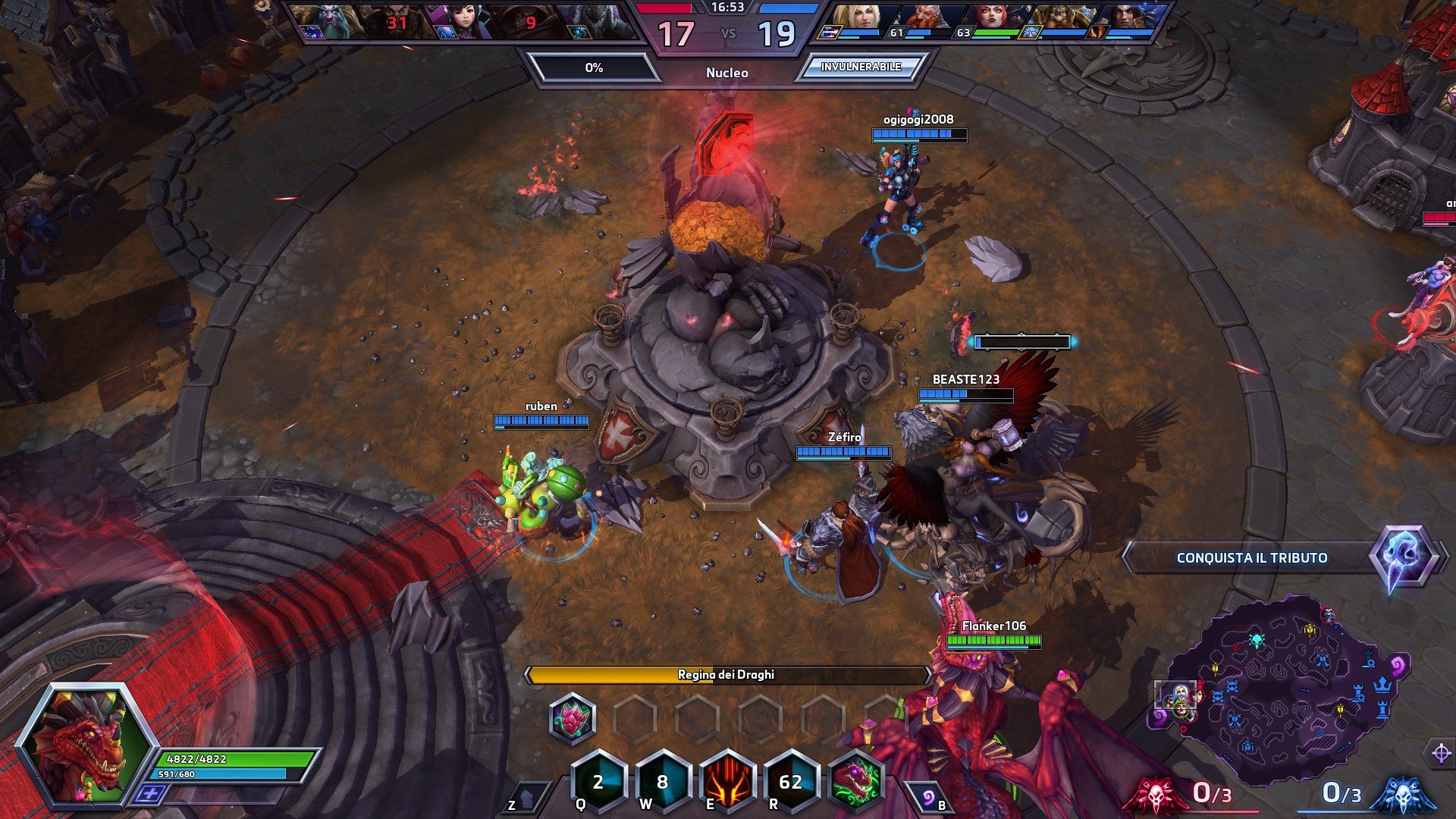
Task: Select the green-skinned bearded enemy portrait
Action: [325, 20]
